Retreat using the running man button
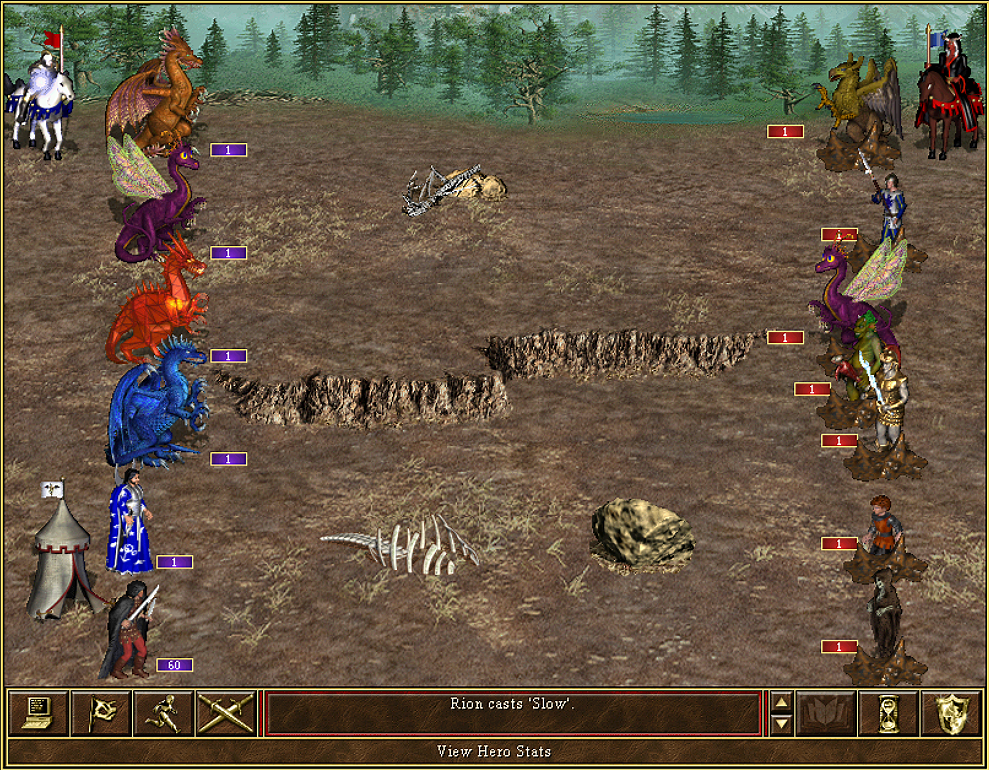Viewport: 989px width, 770px height. (164, 712)
